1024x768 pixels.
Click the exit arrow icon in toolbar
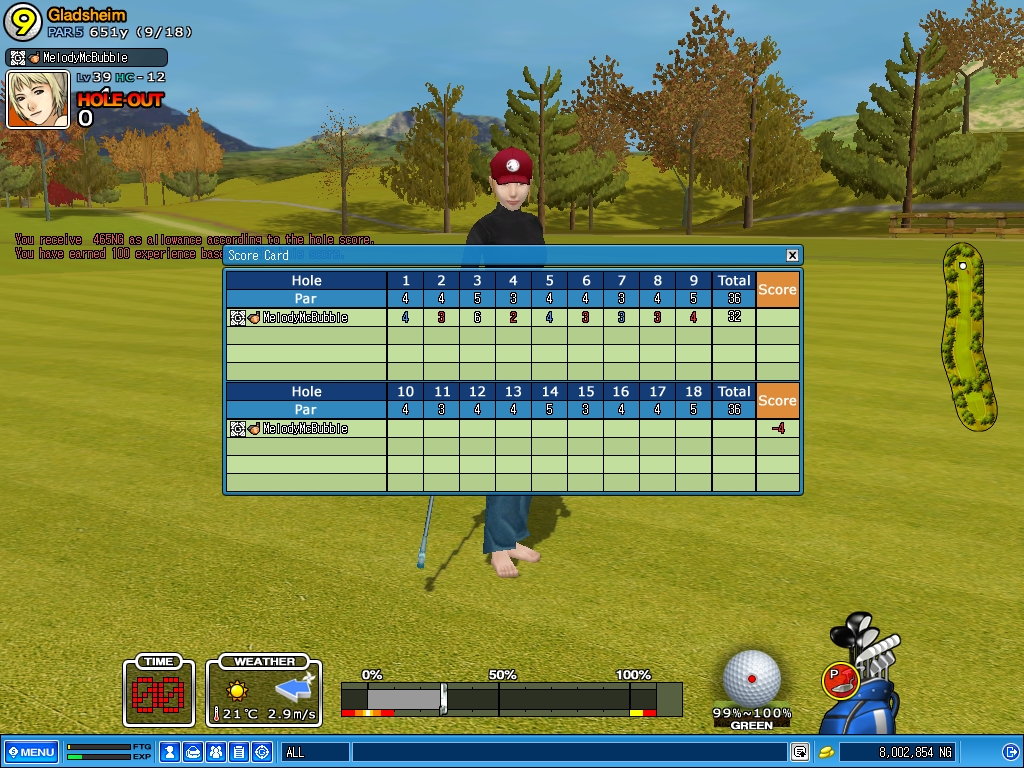[x=1010, y=752]
